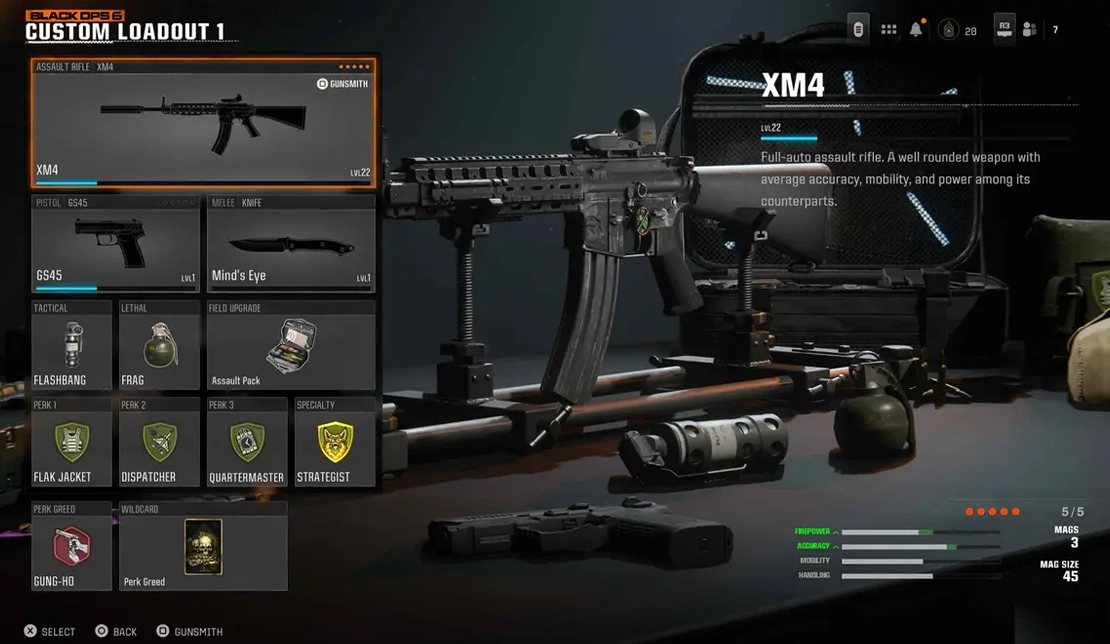Screen dimensions: 1110x644
Task: Choose the GS45 pistol slot
Action: [x=115, y=243]
